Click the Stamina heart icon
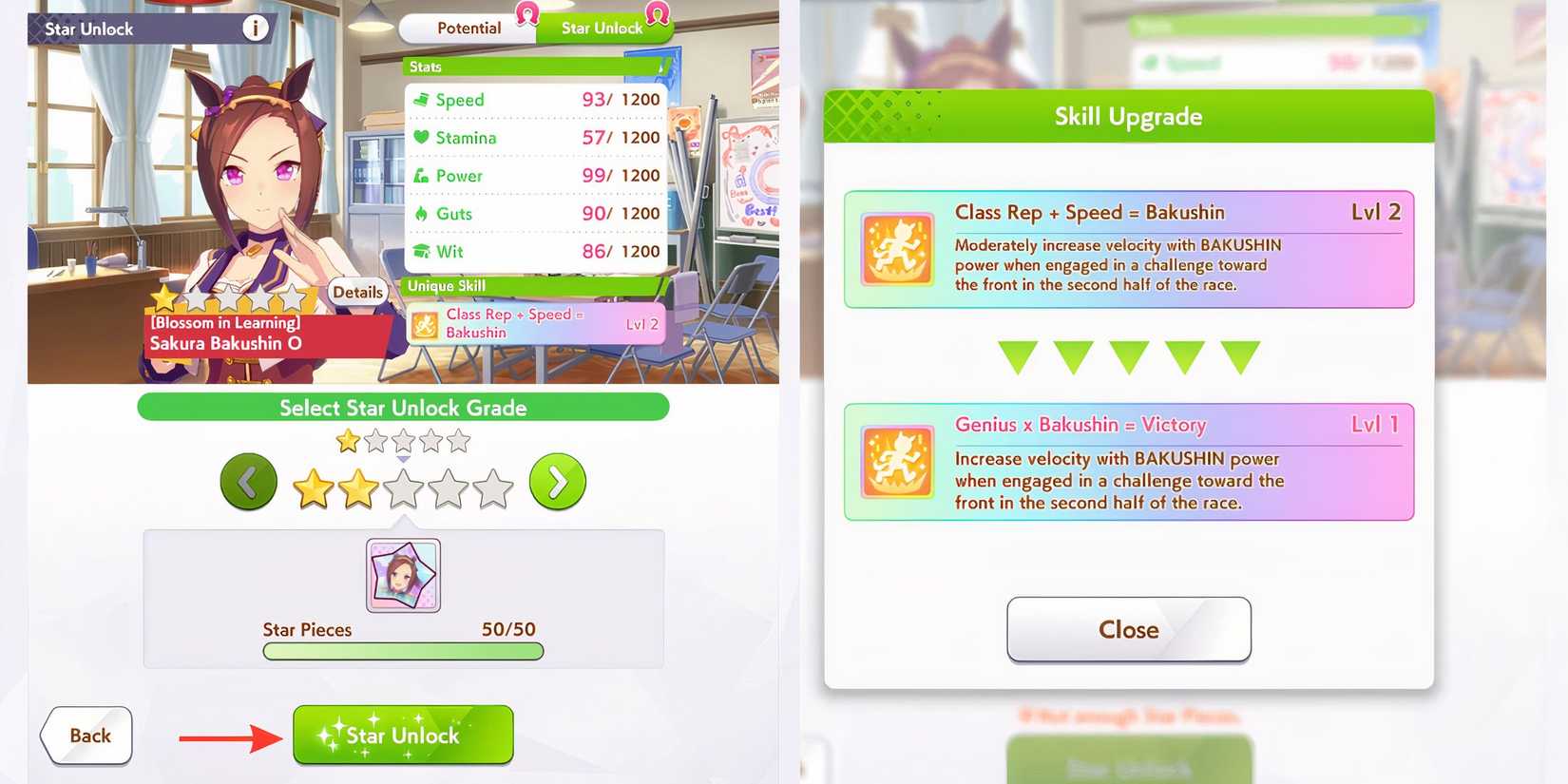 (x=422, y=137)
